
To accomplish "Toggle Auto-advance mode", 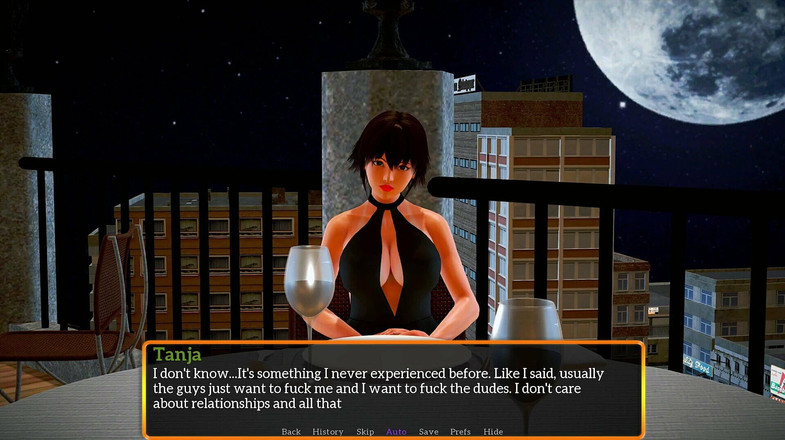I will (x=396, y=432).
